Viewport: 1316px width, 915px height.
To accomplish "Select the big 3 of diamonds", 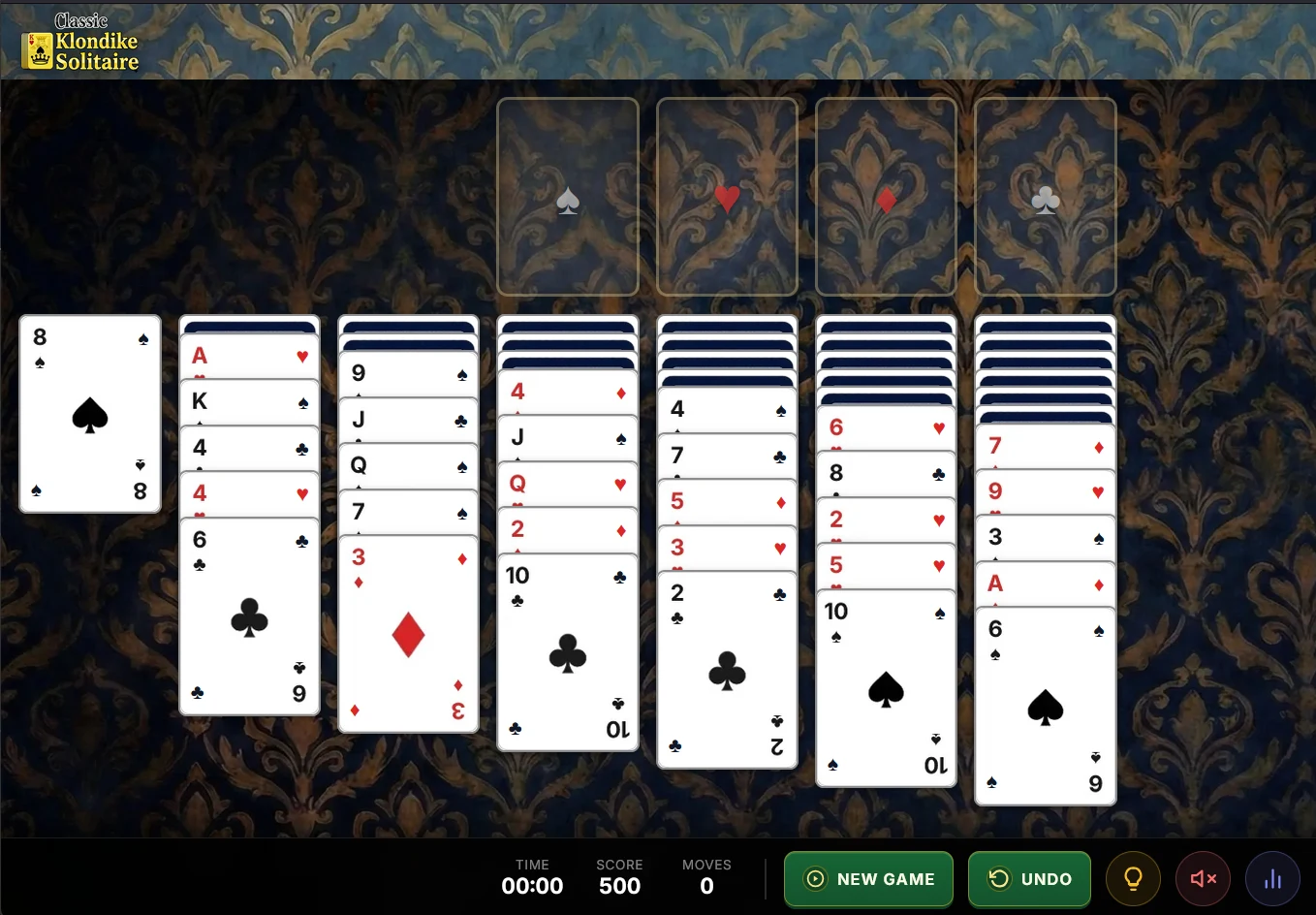I will pos(408,635).
